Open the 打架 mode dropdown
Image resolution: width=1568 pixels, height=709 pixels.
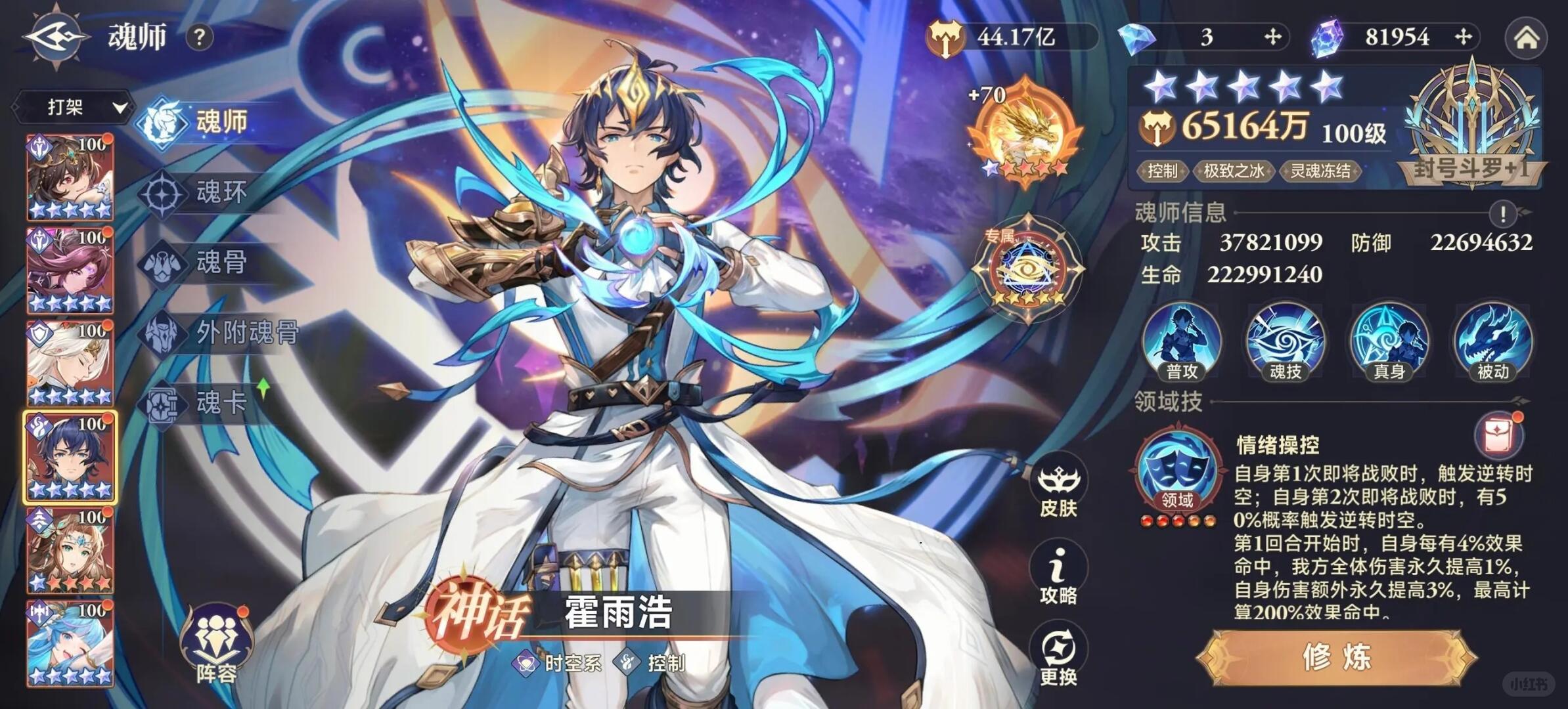[x=72, y=107]
